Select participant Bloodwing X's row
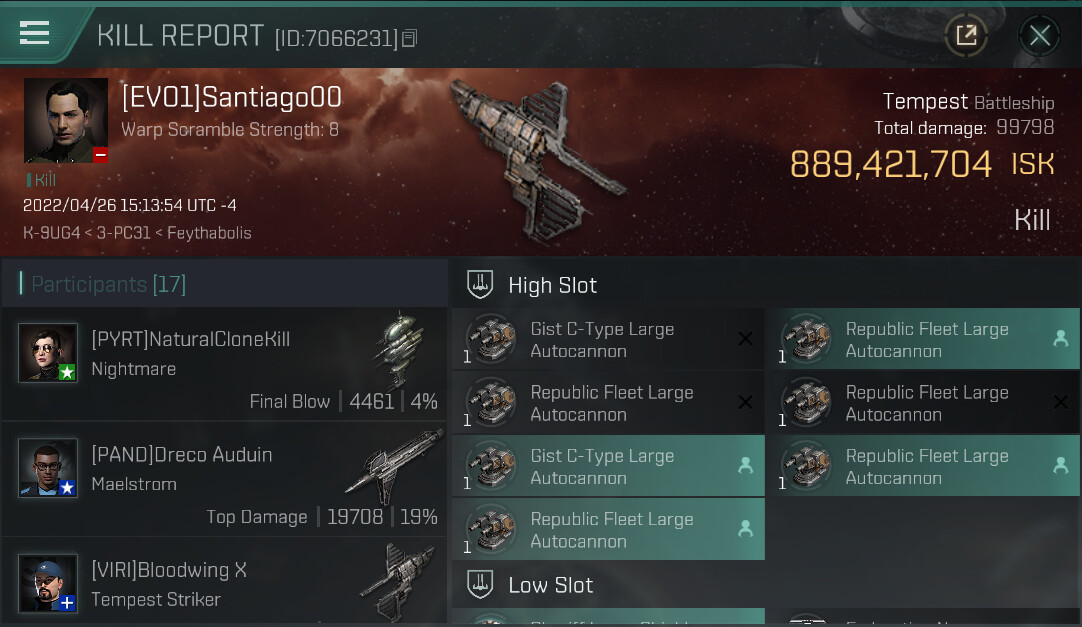Viewport: 1082px width, 627px height. 224,583
